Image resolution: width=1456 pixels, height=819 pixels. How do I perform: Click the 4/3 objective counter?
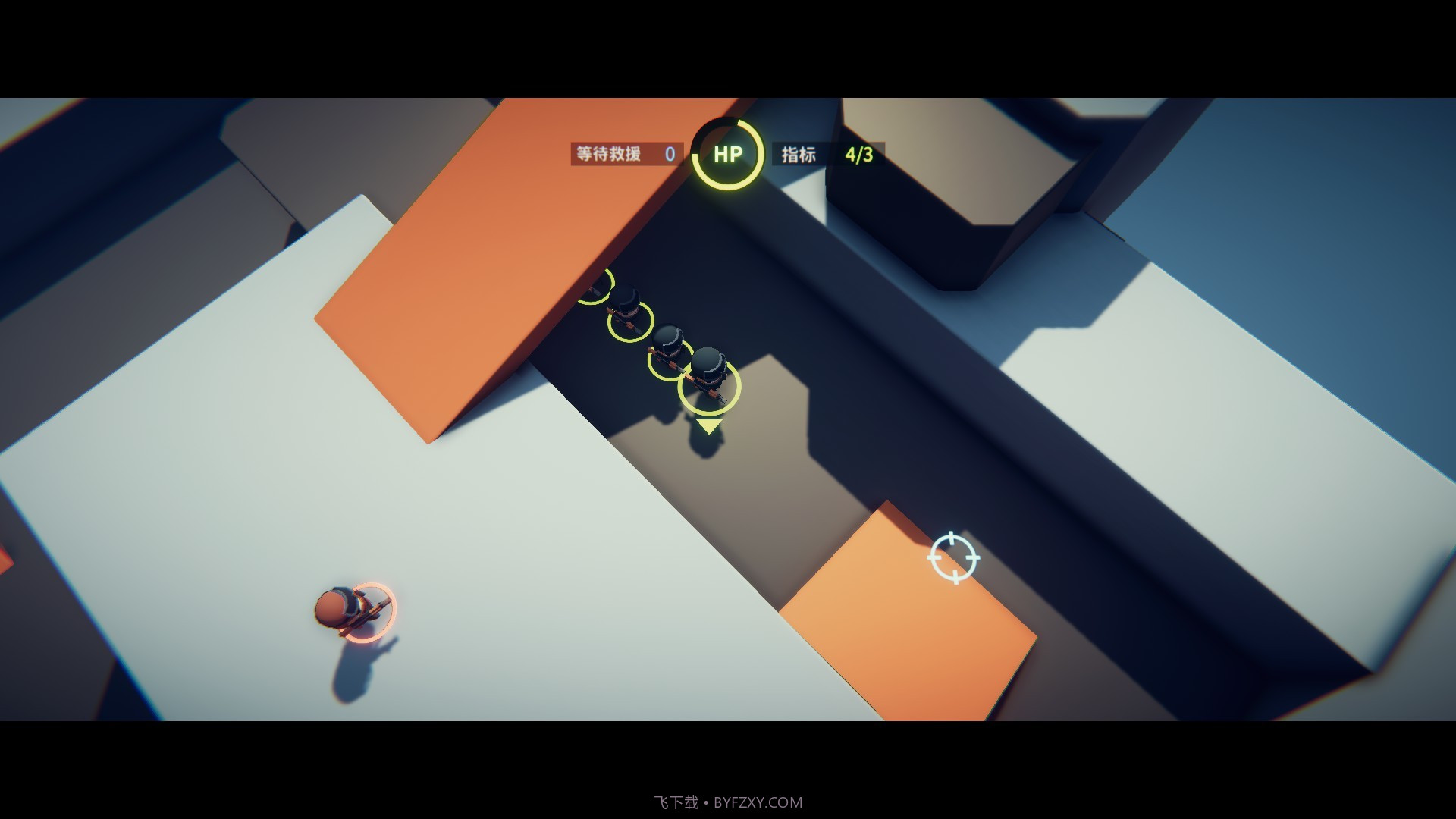tap(859, 154)
